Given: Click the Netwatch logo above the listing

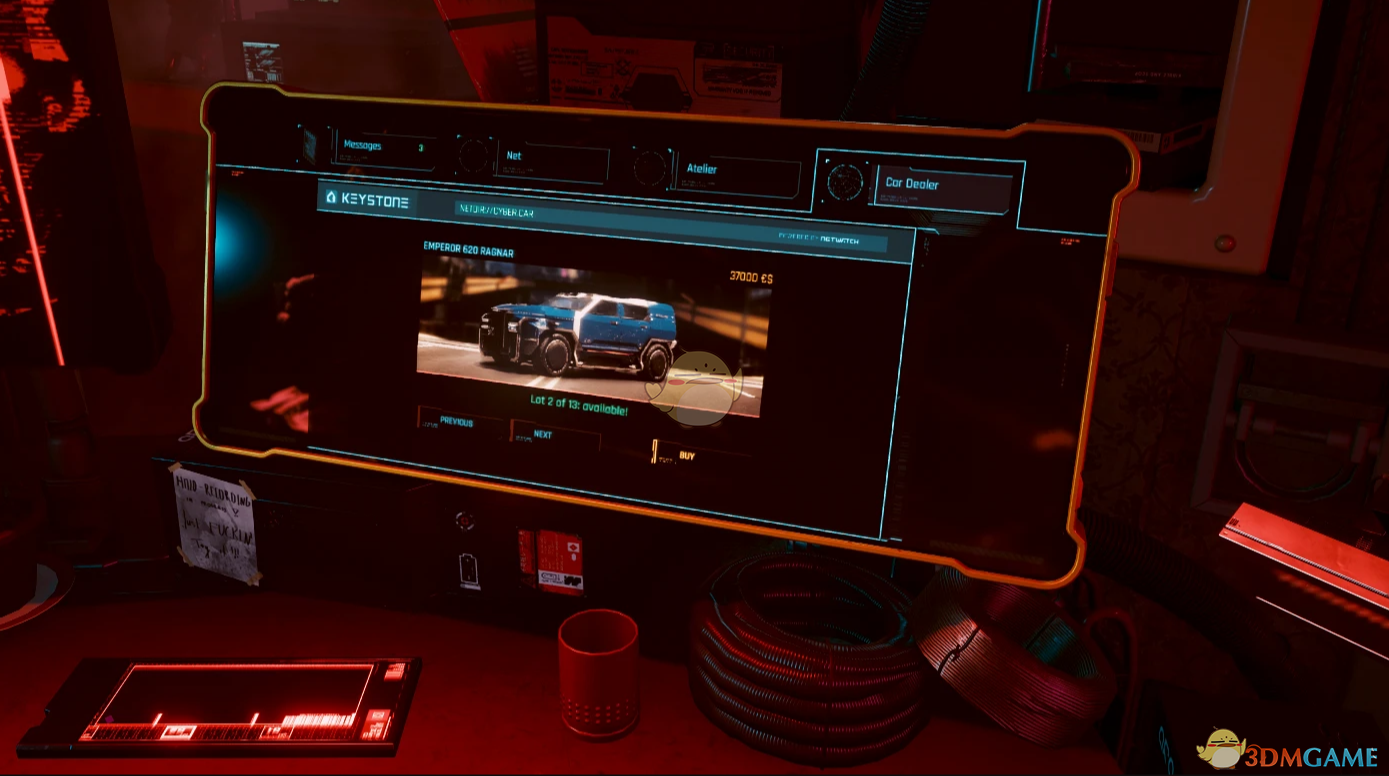Looking at the screenshot, I should coord(838,239).
